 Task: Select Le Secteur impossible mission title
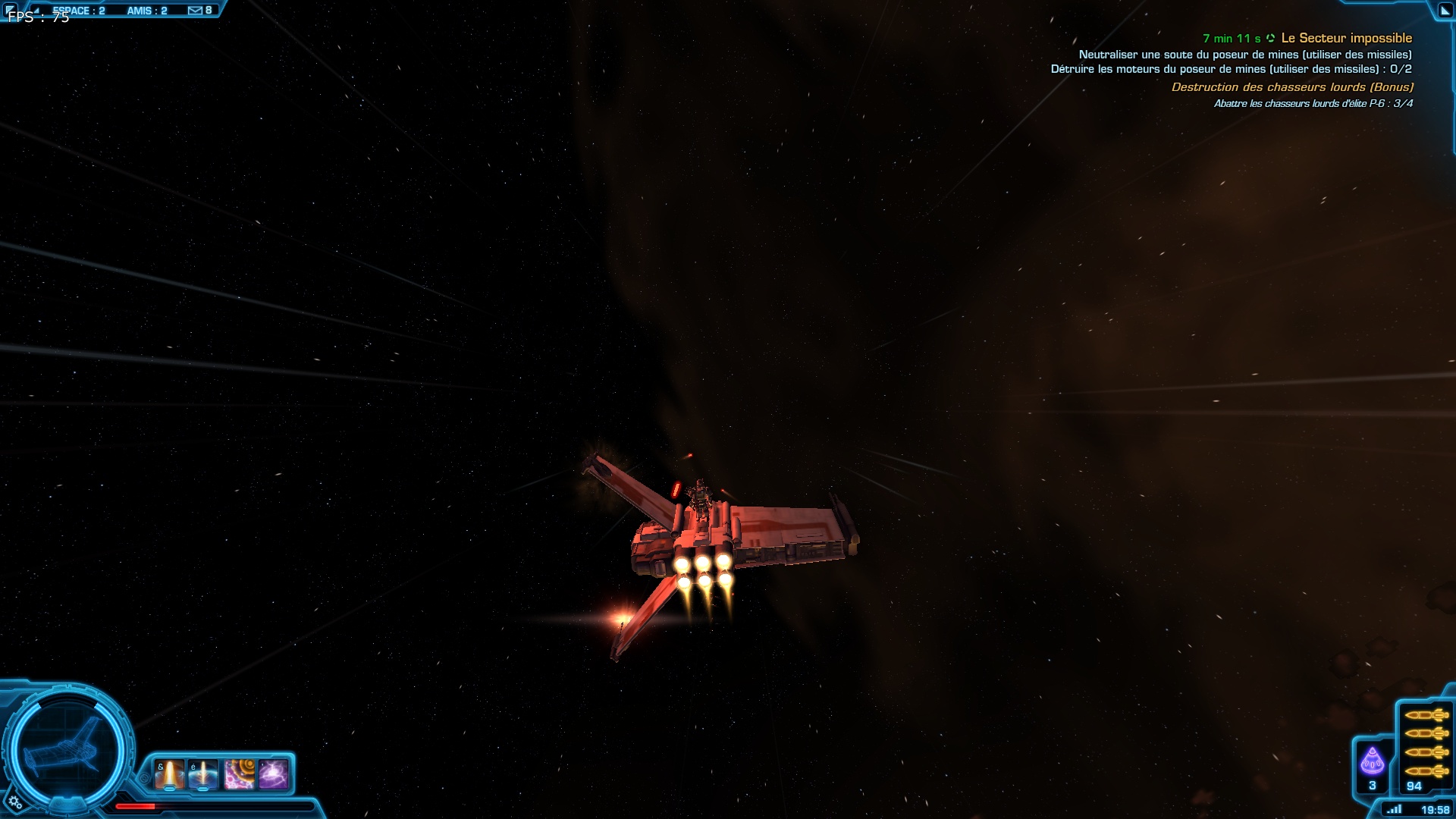tap(1346, 38)
